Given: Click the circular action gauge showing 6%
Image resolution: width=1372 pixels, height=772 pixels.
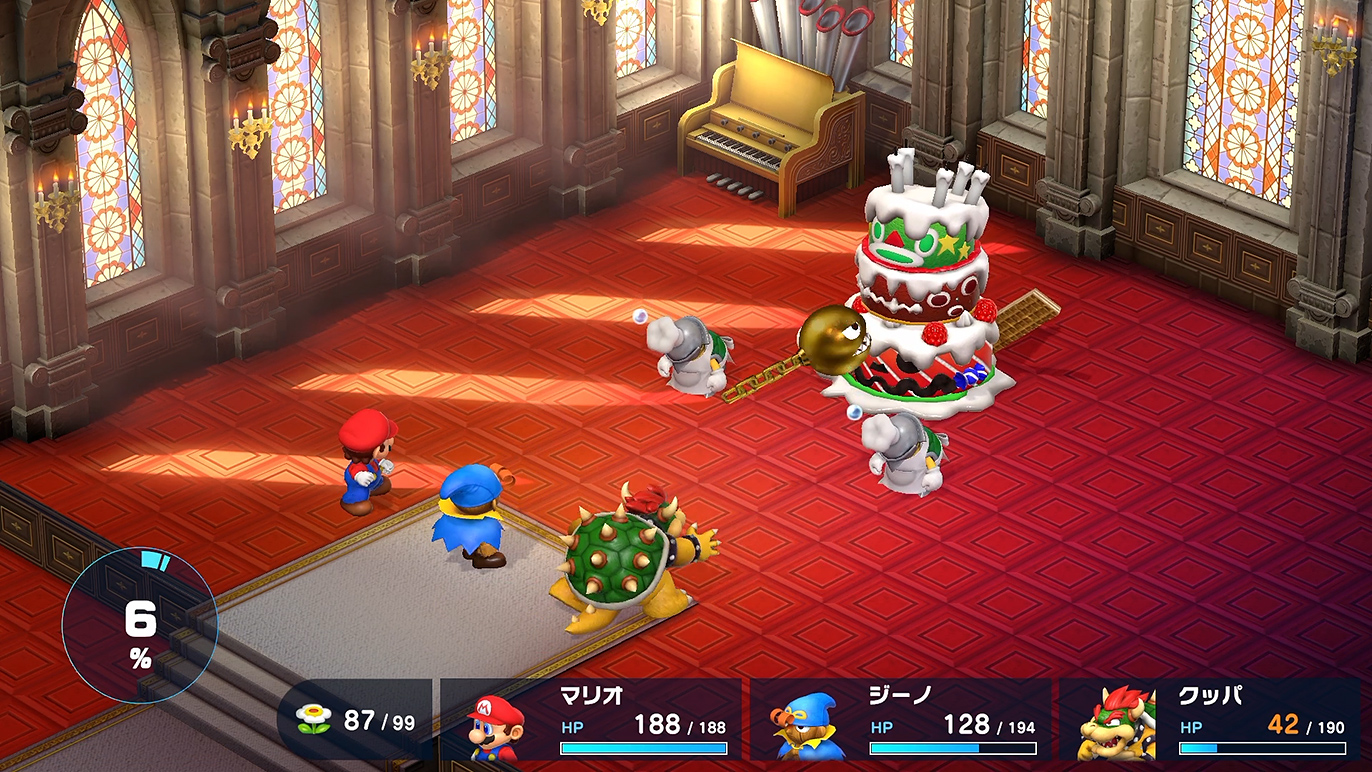Looking at the screenshot, I should pyautogui.click(x=139, y=626).
